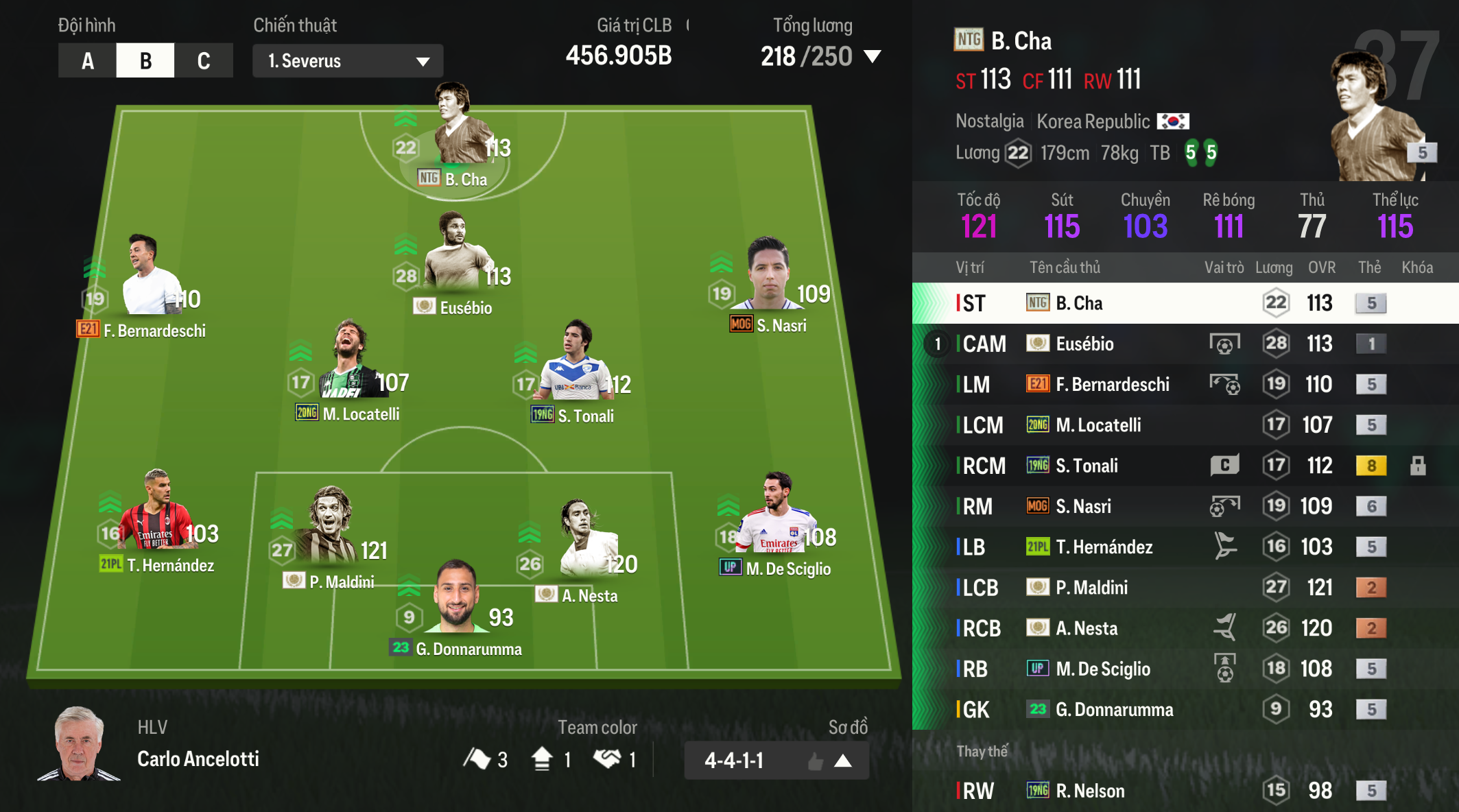
Task: Open the 4-4-1-1 formation selector
Action: (776, 760)
